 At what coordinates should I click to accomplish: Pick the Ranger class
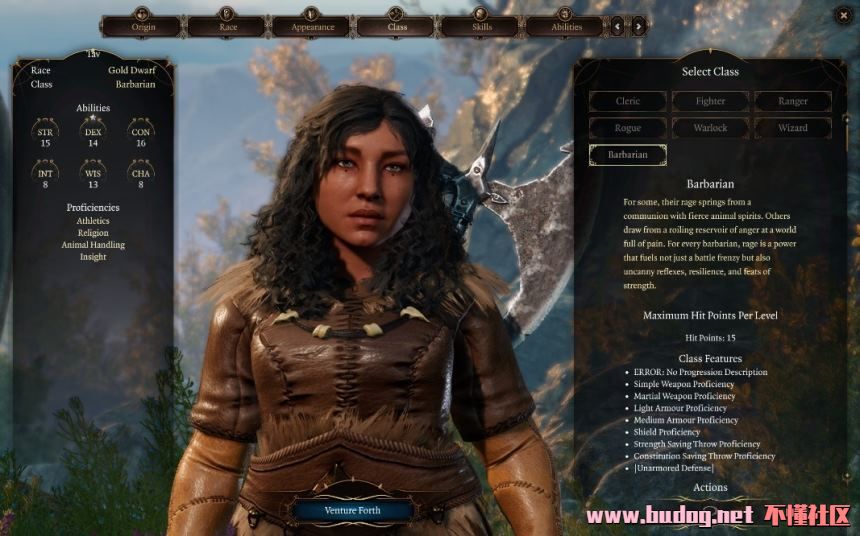[793, 101]
